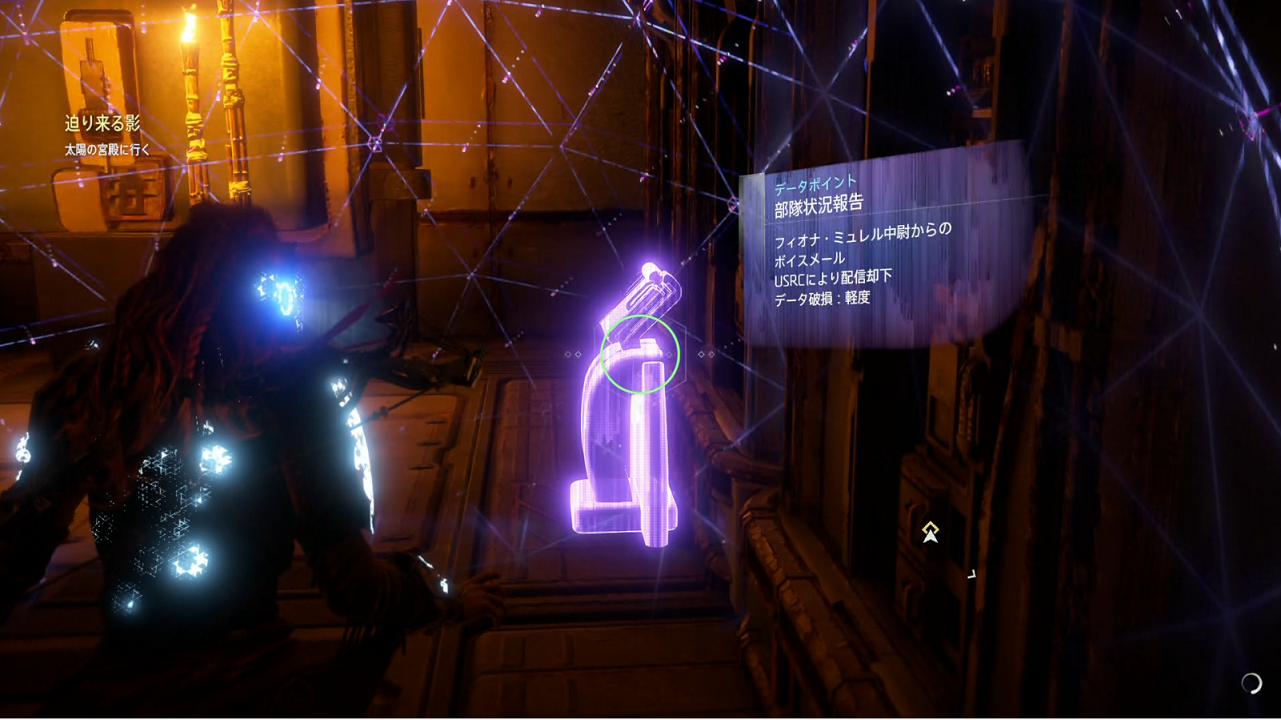Select the 迫り来る影 quest tracker

(103, 125)
